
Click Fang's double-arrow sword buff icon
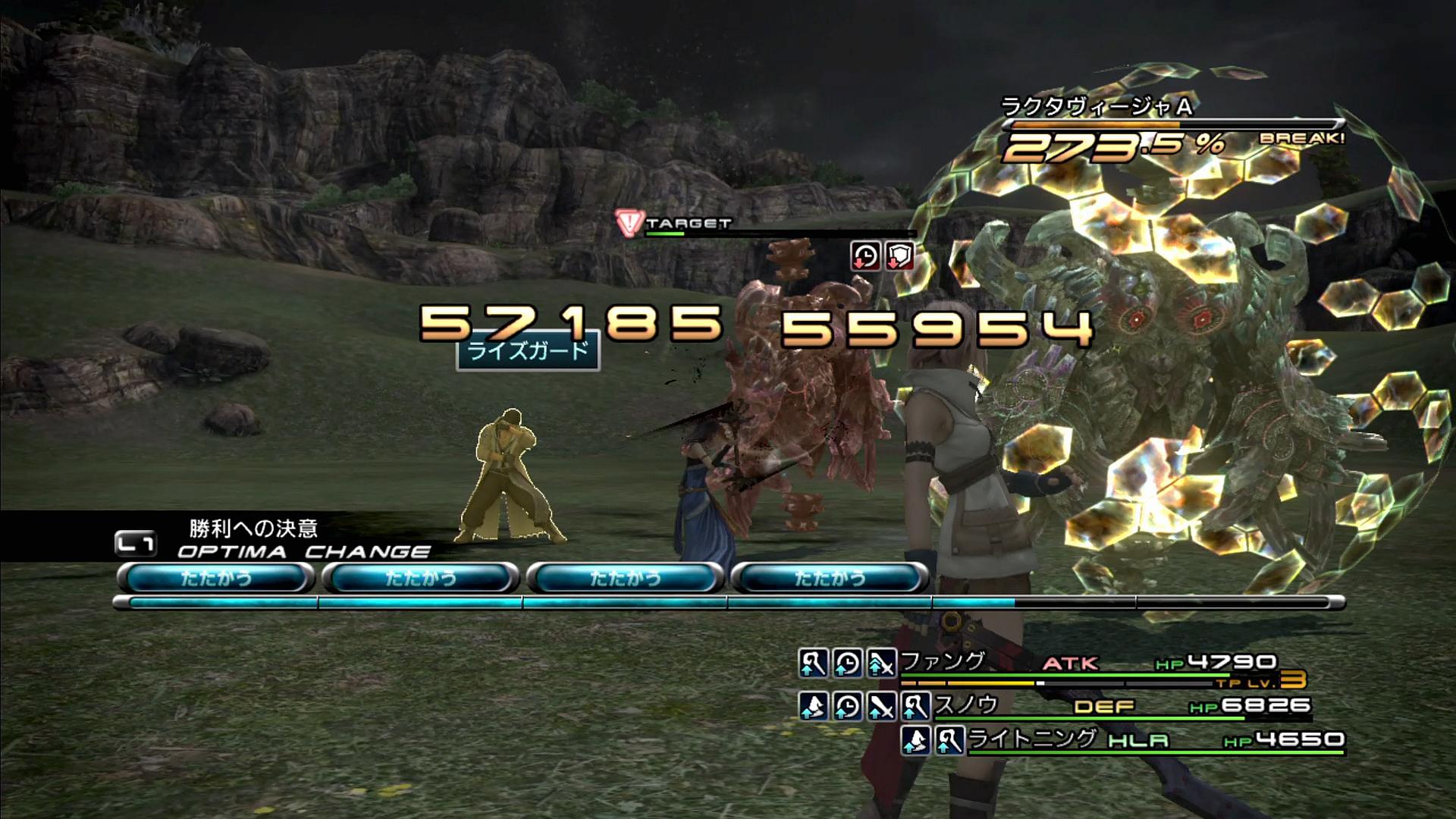point(881,664)
